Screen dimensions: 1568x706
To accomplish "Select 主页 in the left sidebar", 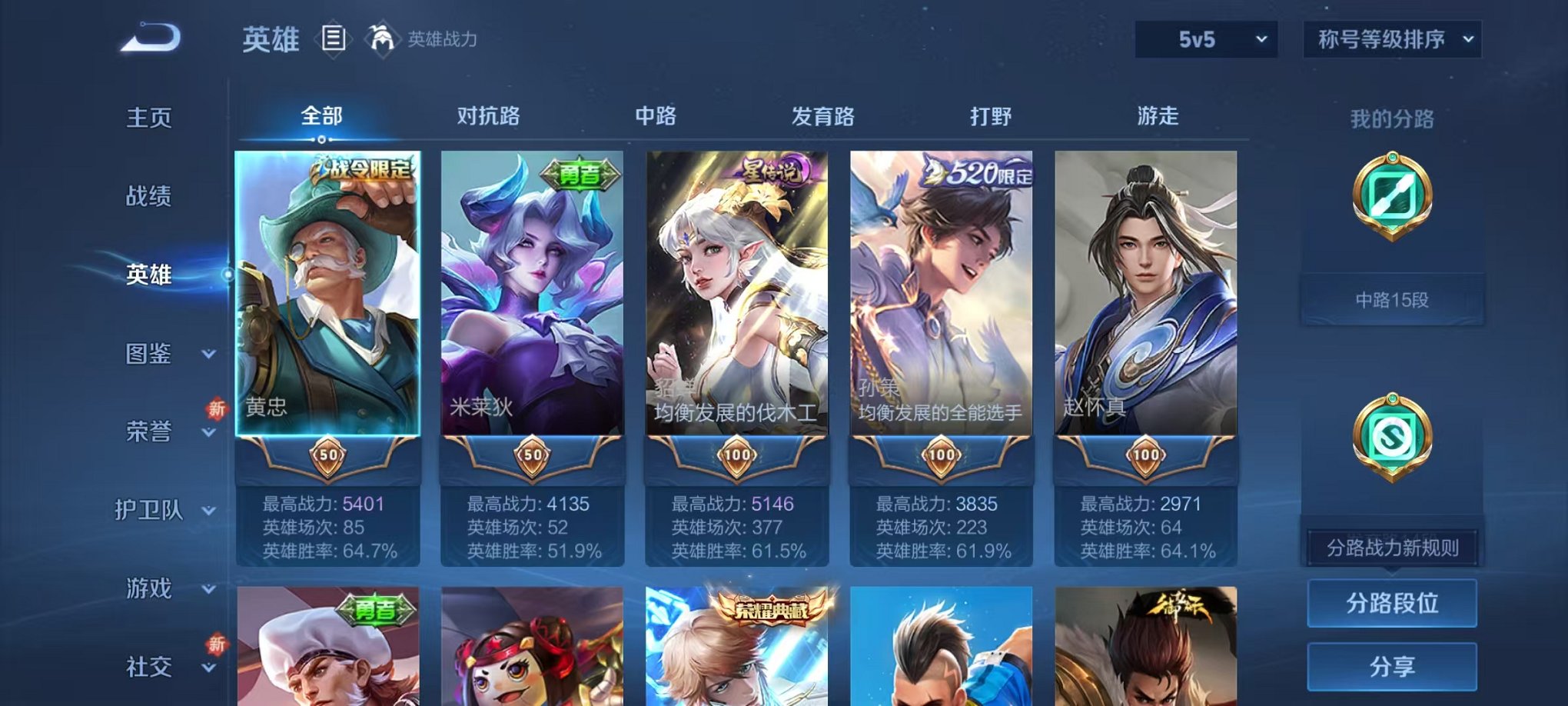I will [x=149, y=119].
